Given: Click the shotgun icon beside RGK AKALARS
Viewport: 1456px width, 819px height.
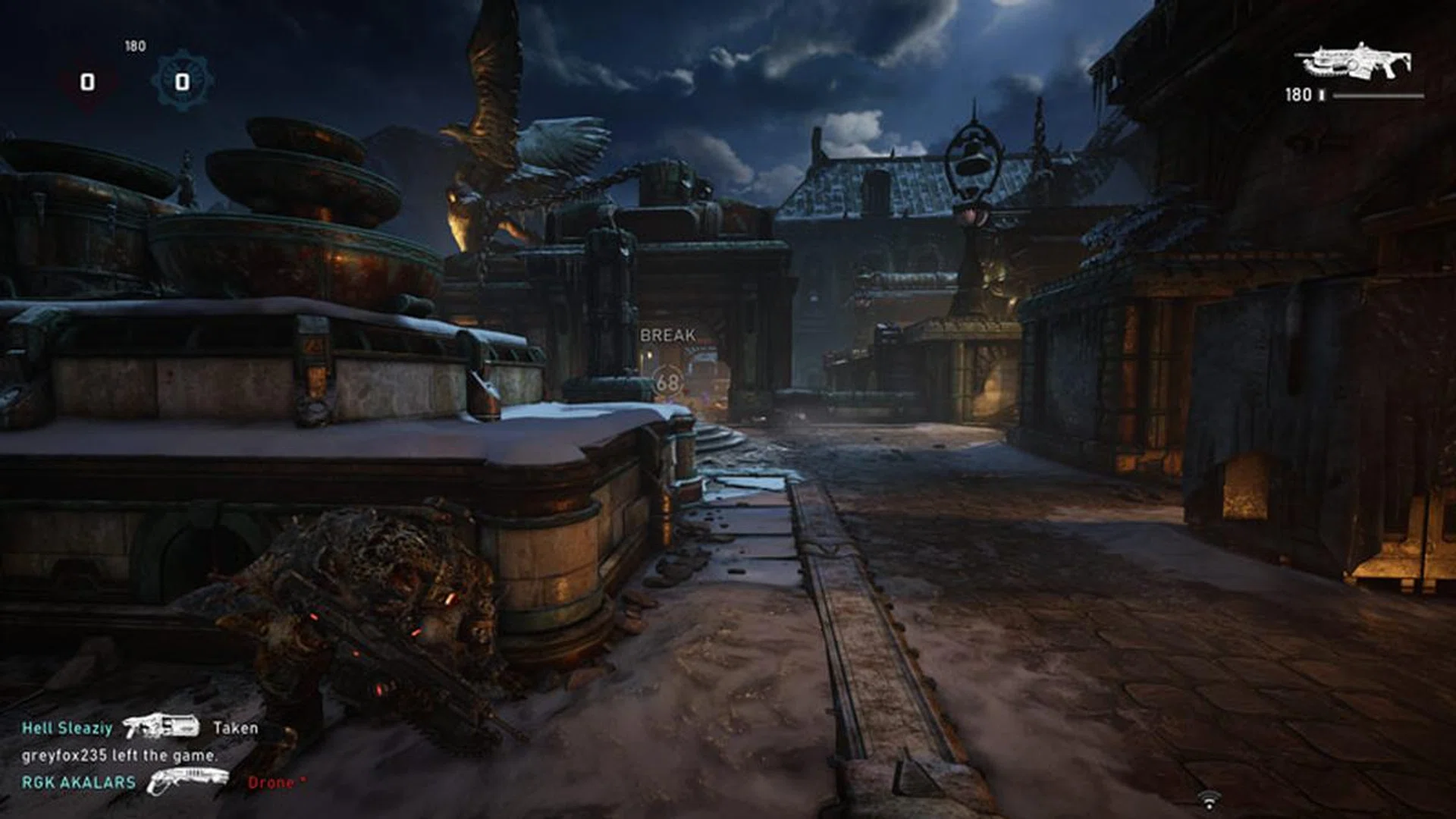Looking at the screenshot, I should [x=187, y=780].
